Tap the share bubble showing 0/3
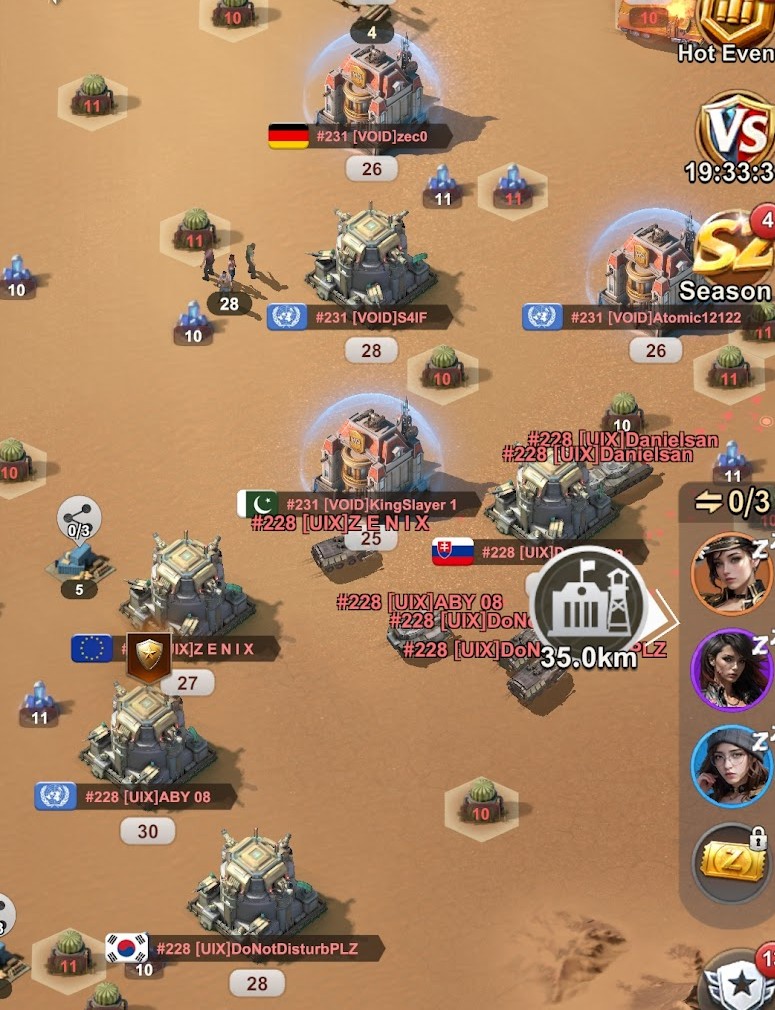Image resolution: width=775 pixels, height=1010 pixels. (x=79, y=518)
